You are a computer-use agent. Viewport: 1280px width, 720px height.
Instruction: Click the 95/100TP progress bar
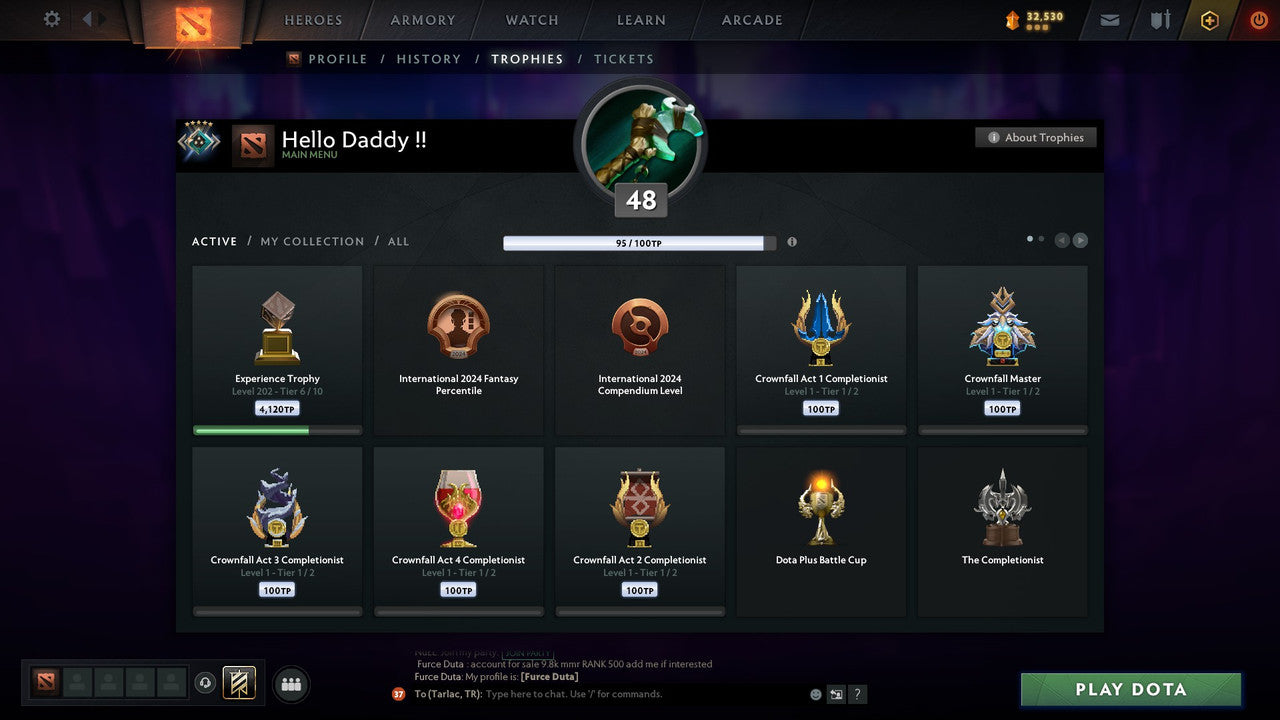coord(640,242)
